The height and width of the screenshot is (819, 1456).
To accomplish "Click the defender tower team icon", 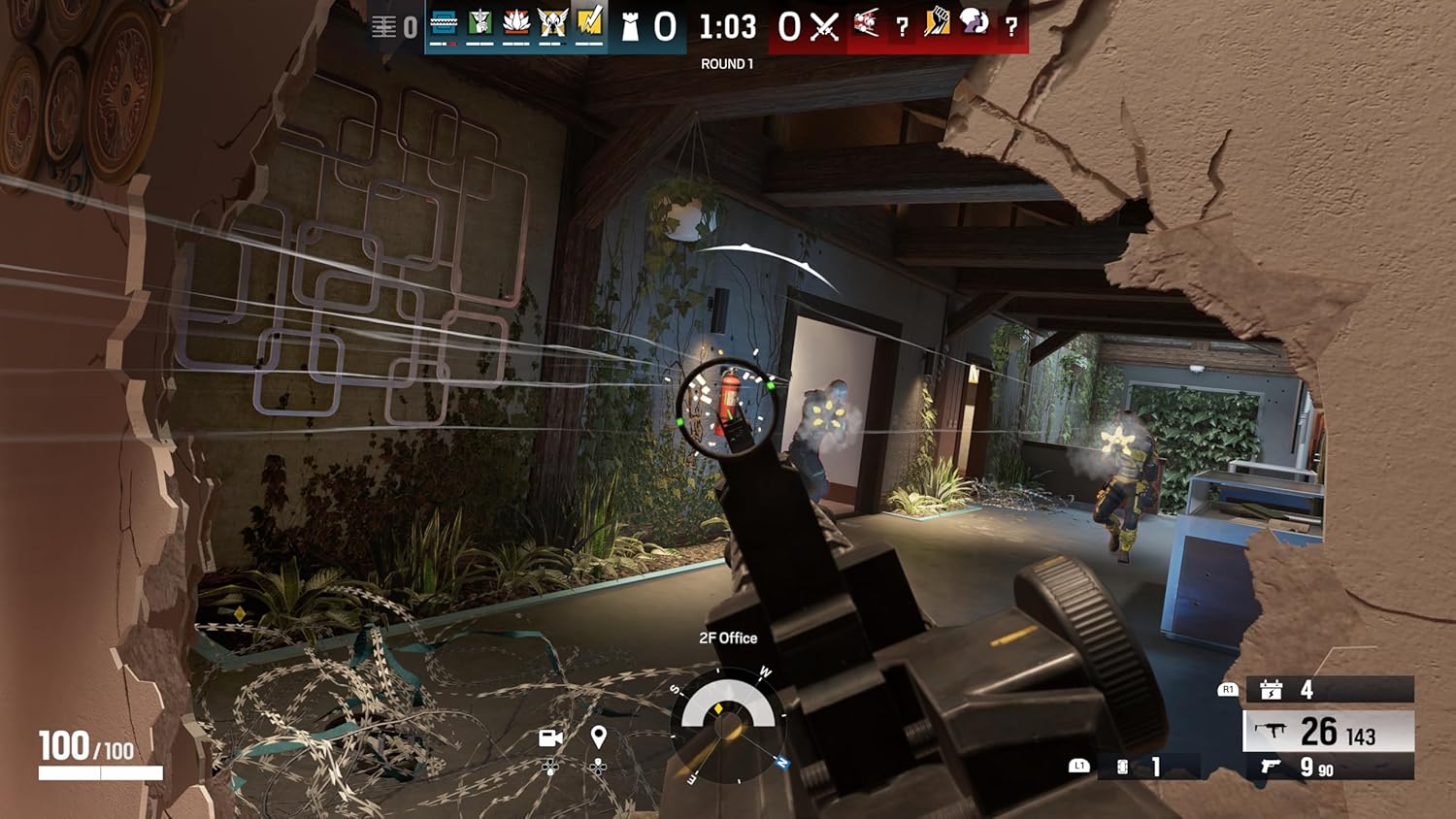I will coord(630,26).
